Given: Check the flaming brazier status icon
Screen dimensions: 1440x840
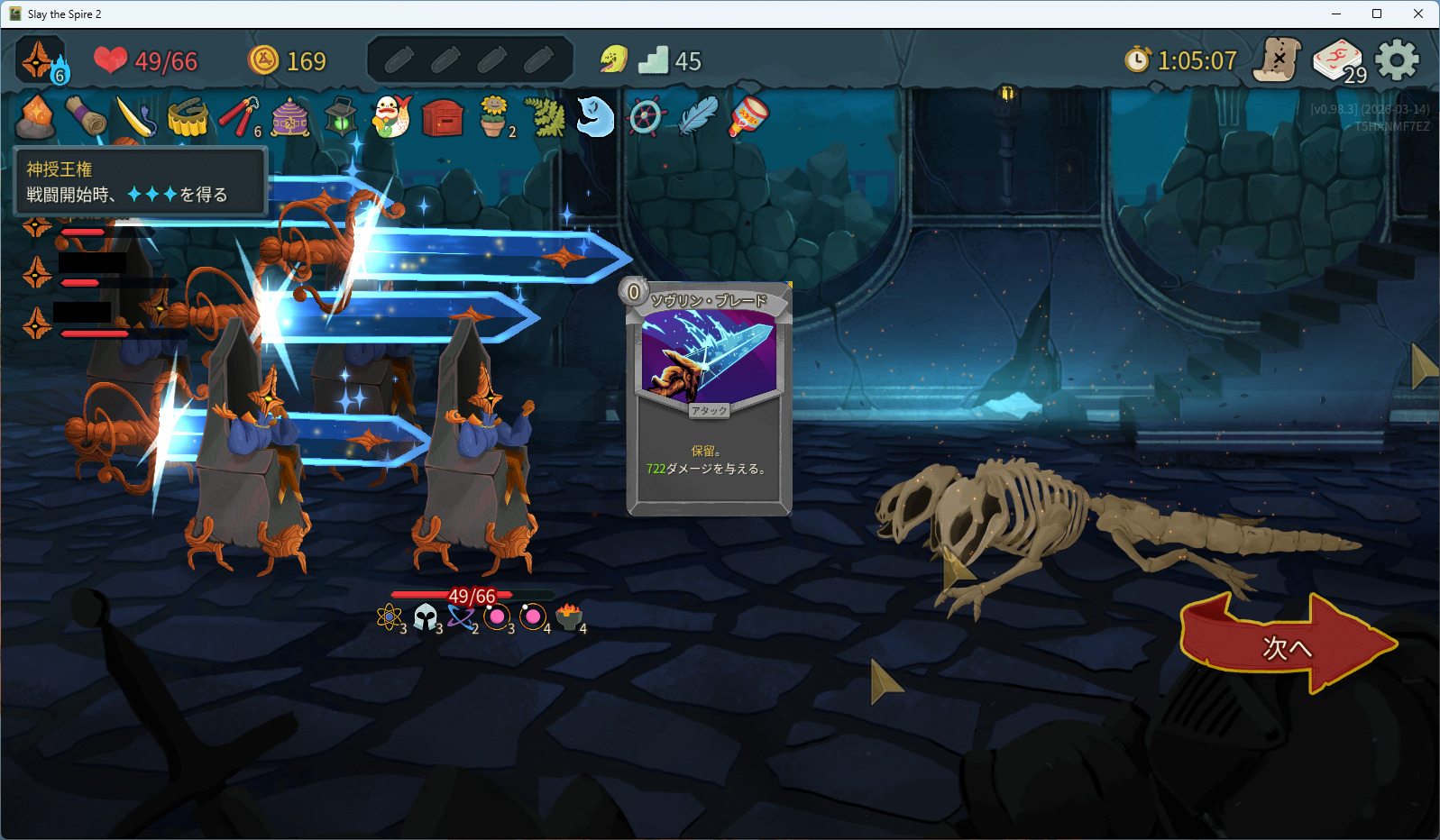Looking at the screenshot, I should [x=569, y=616].
